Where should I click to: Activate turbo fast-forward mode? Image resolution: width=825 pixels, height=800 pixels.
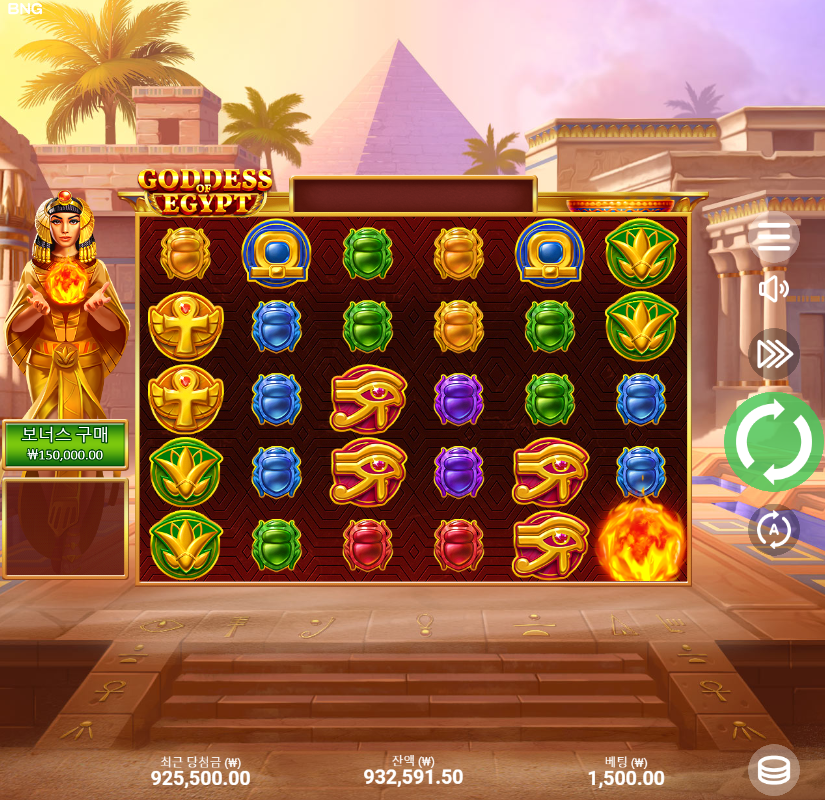774,354
